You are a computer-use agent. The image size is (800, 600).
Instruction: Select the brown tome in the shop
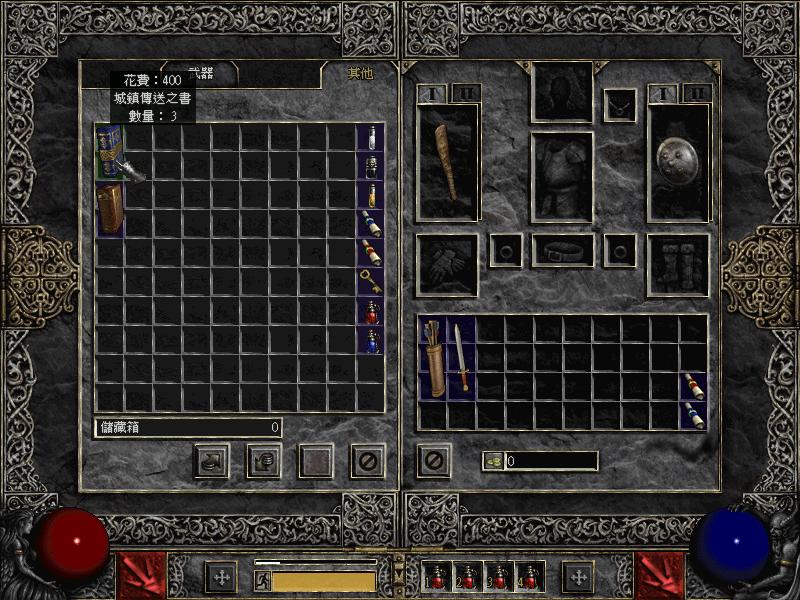(109, 208)
